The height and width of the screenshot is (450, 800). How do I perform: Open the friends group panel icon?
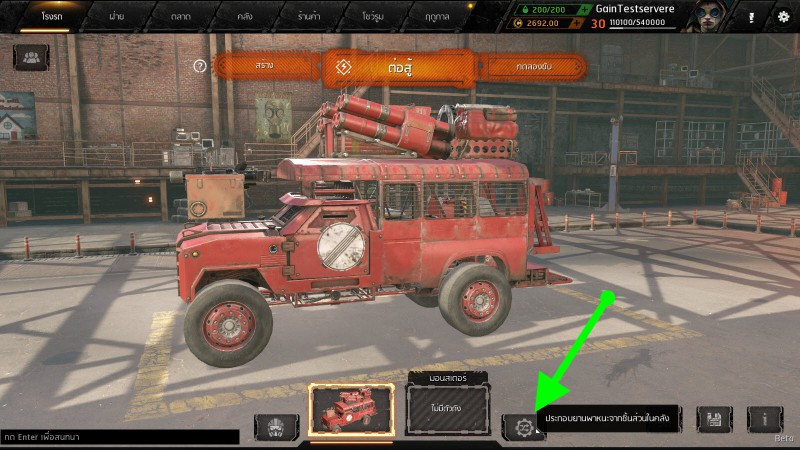pos(30,57)
